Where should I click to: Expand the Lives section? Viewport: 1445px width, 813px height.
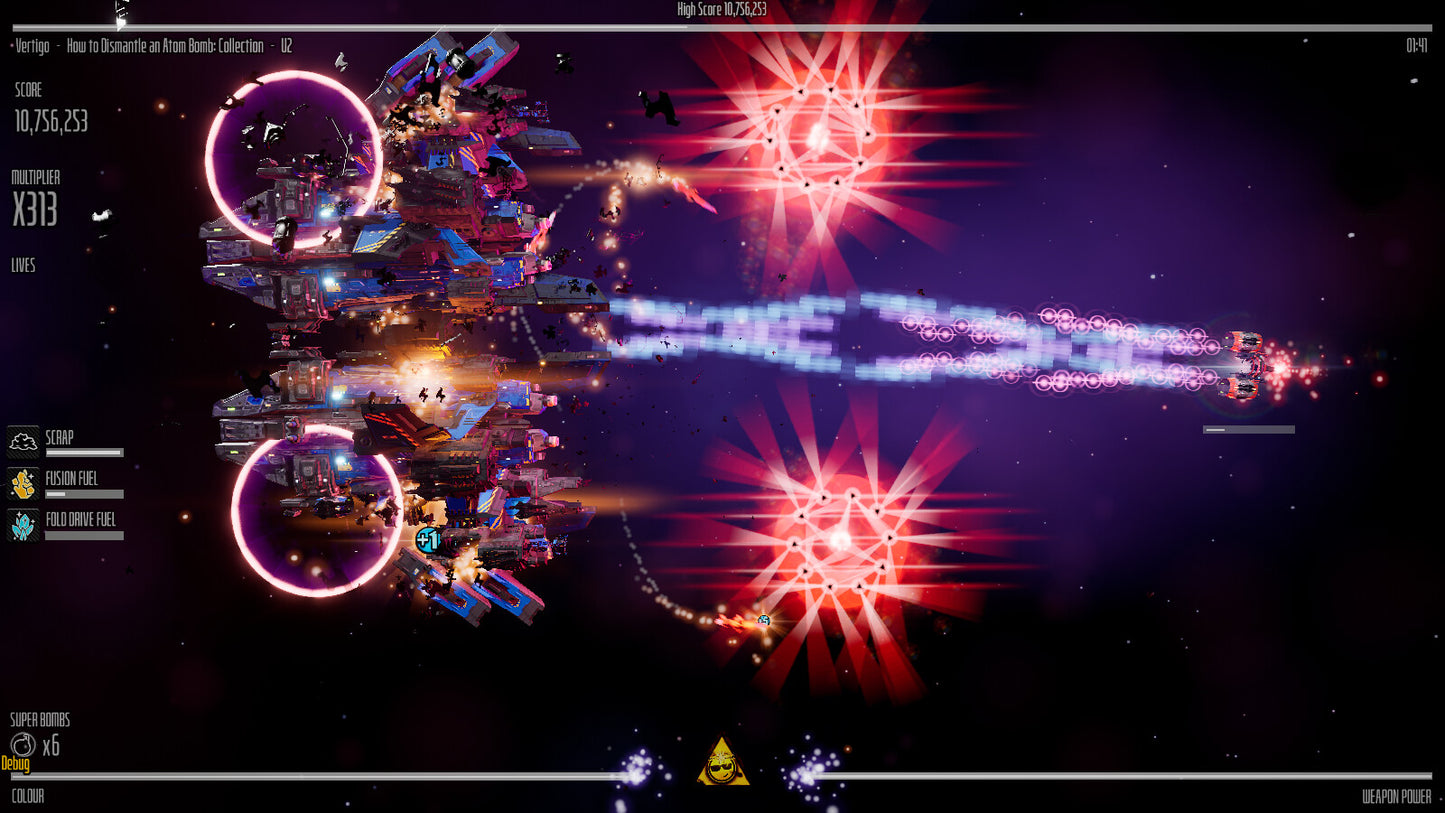(22, 265)
